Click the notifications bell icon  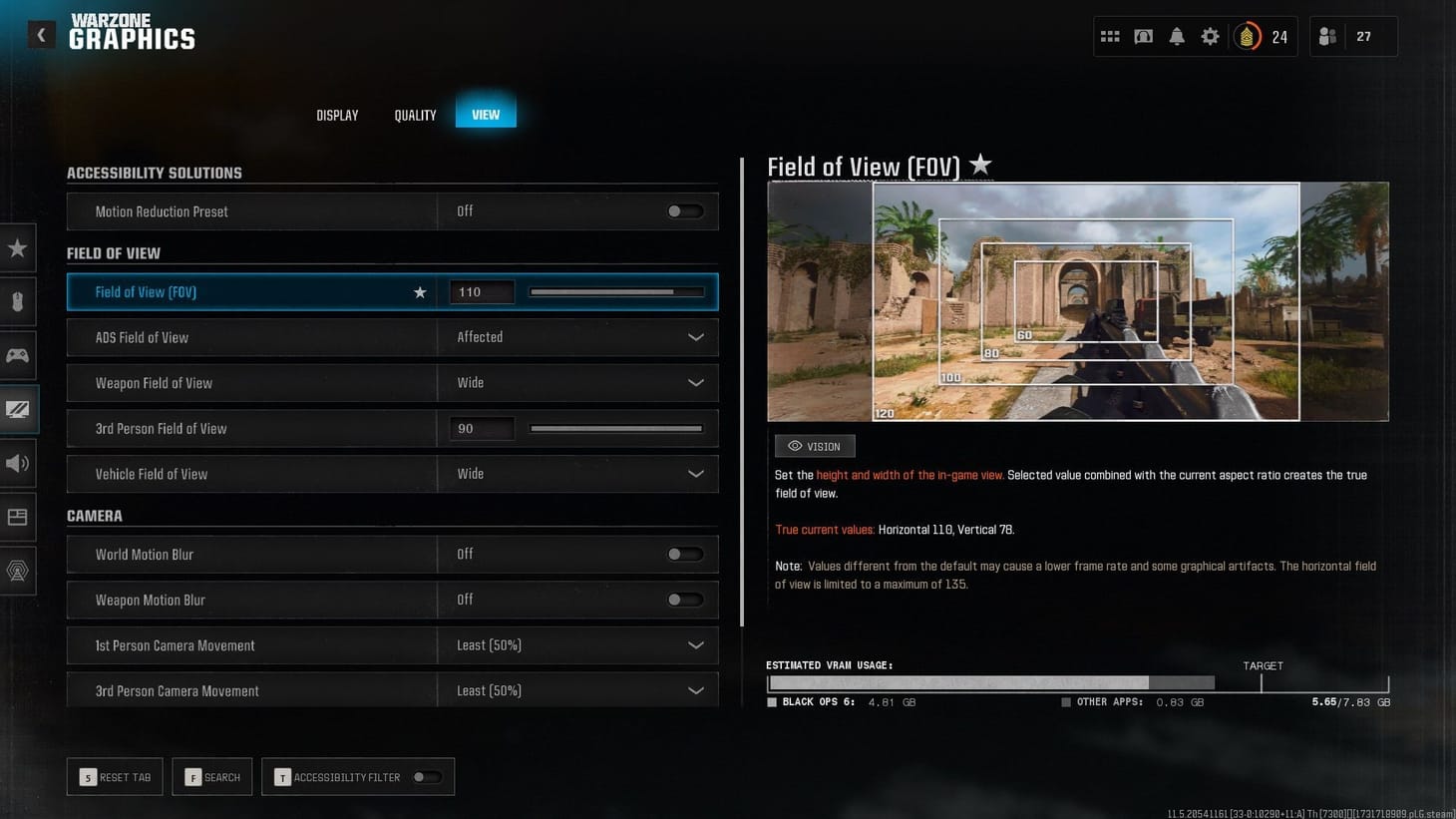1177,35
